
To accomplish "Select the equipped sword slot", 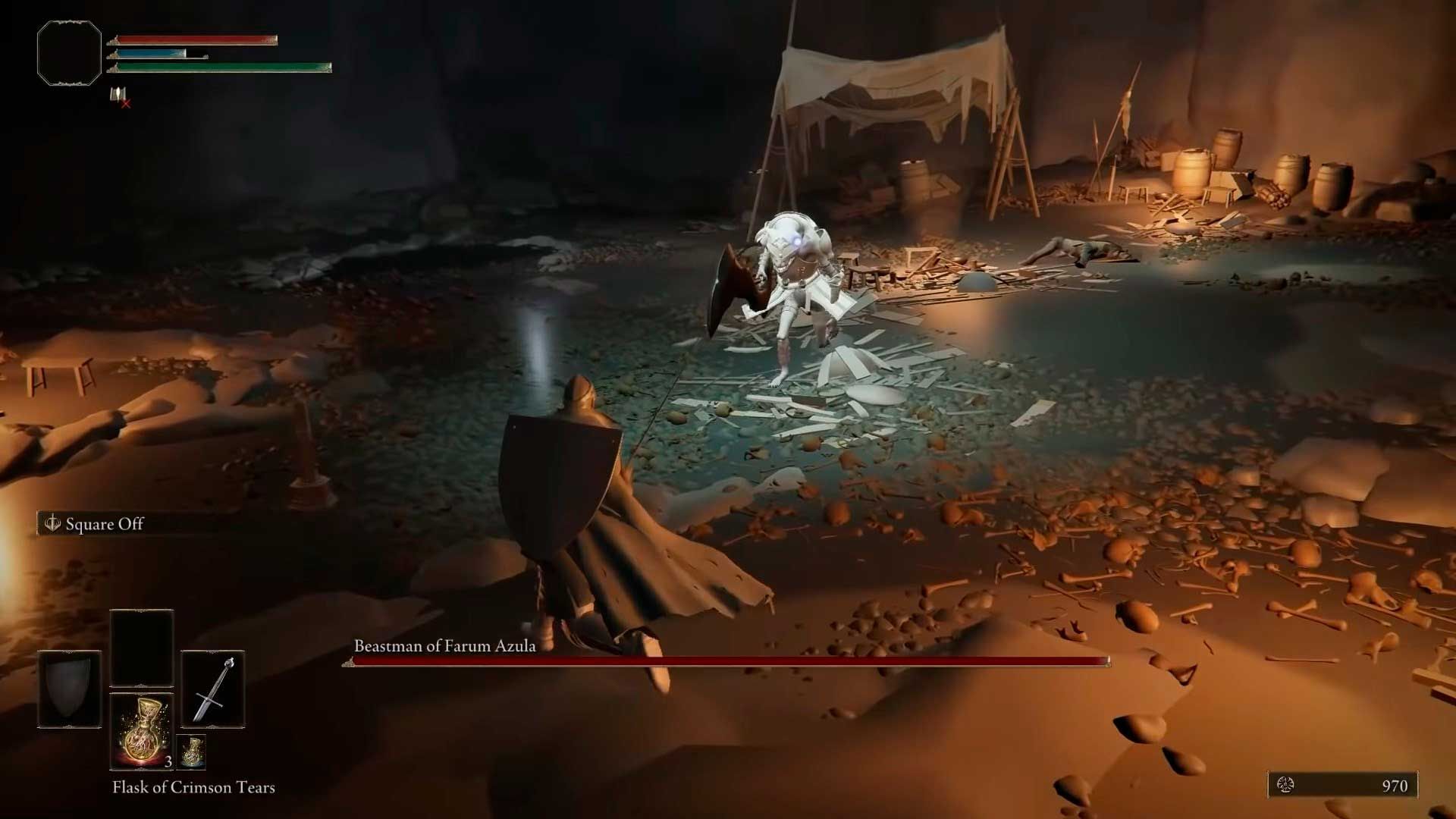I will point(212,689).
